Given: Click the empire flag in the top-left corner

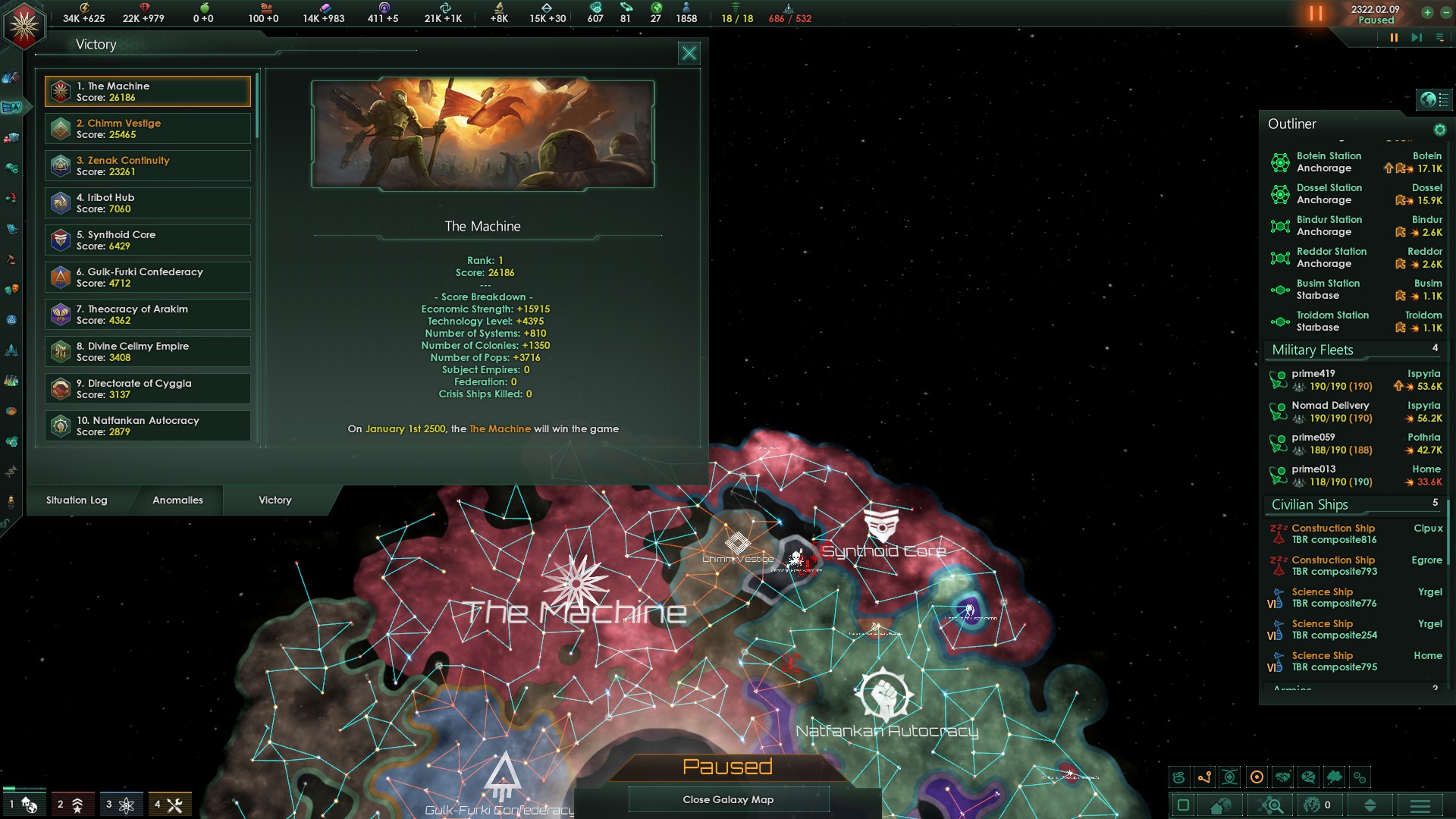Looking at the screenshot, I should tap(23, 24).
